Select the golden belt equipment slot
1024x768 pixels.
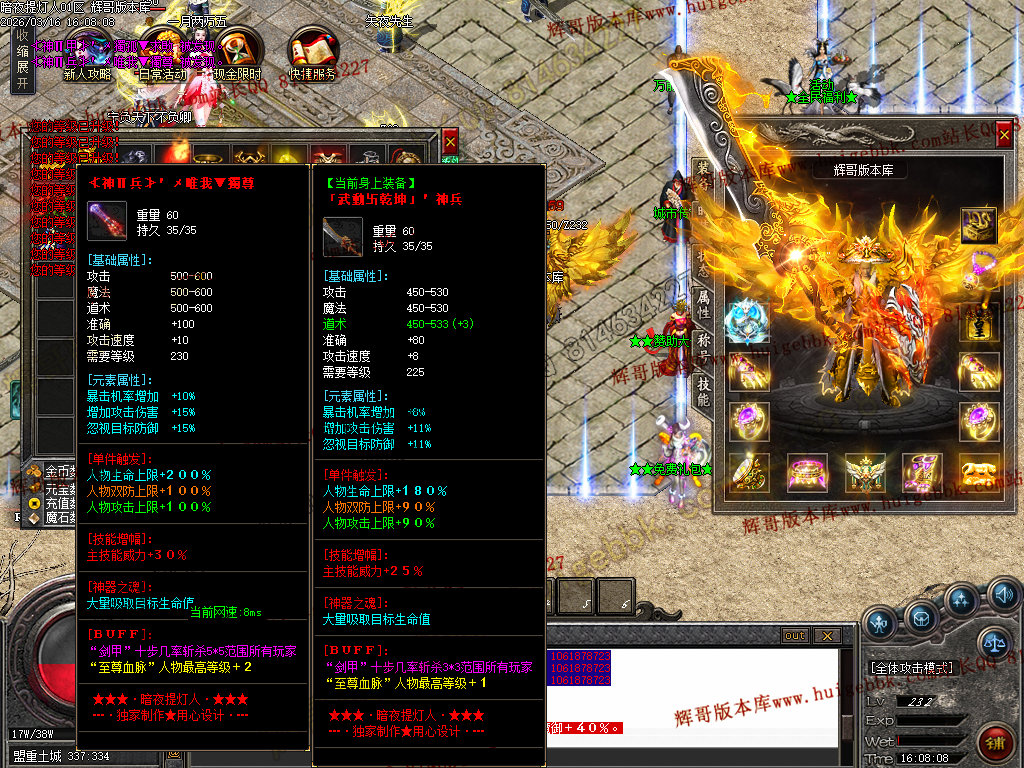pos(806,471)
